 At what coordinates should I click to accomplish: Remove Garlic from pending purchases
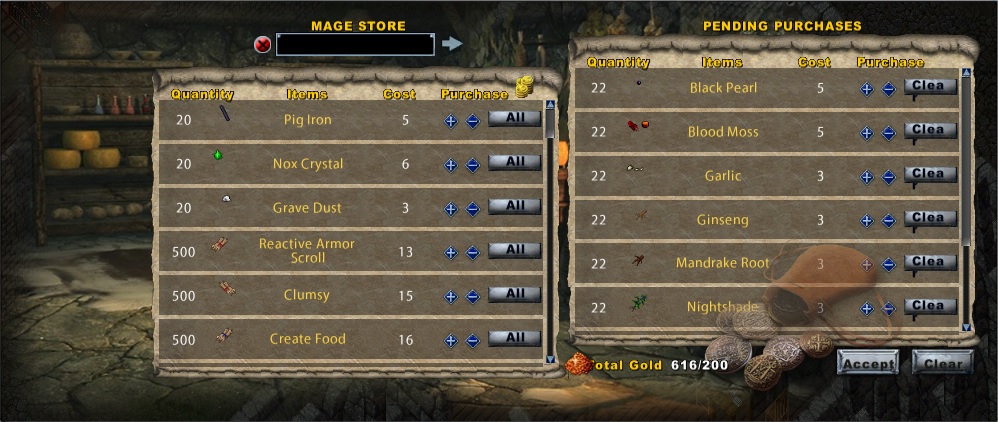929,175
